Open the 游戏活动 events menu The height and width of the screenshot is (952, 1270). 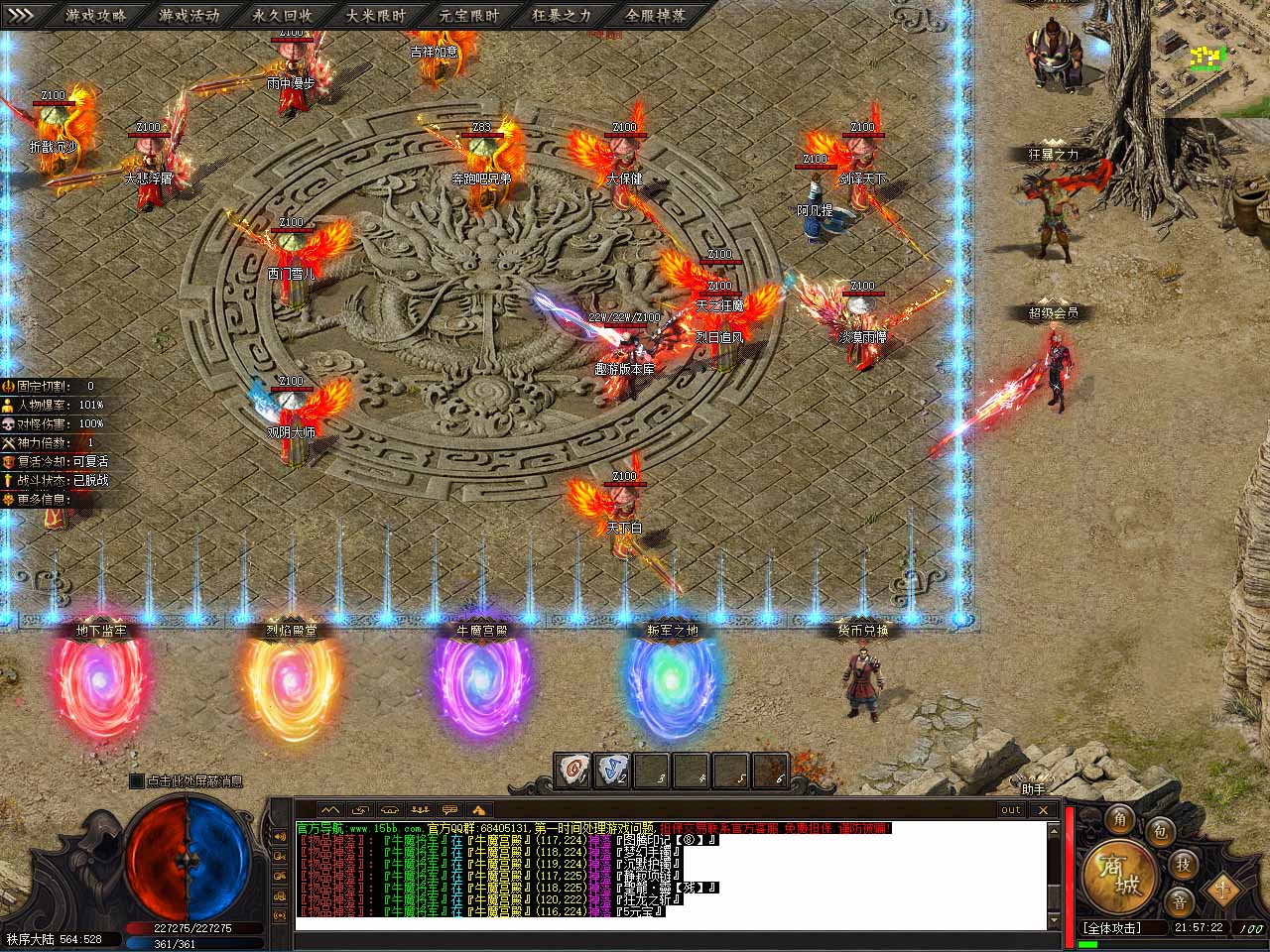[x=190, y=16]
